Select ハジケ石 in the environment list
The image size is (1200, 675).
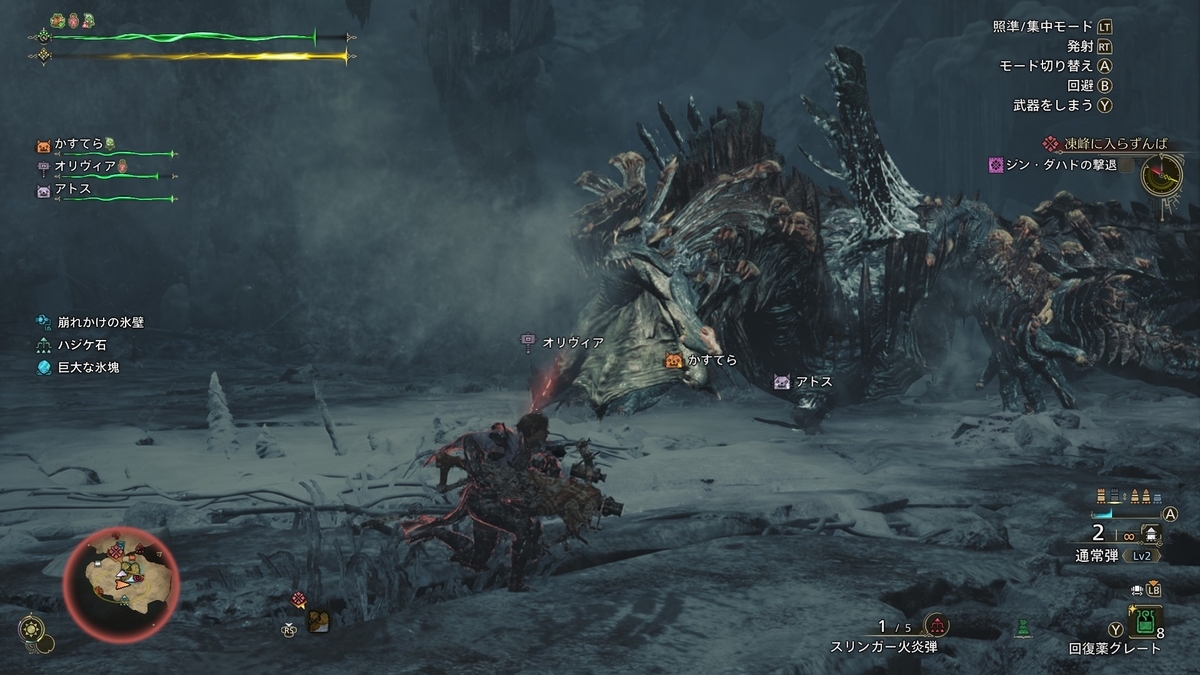[x=82, y=345]
